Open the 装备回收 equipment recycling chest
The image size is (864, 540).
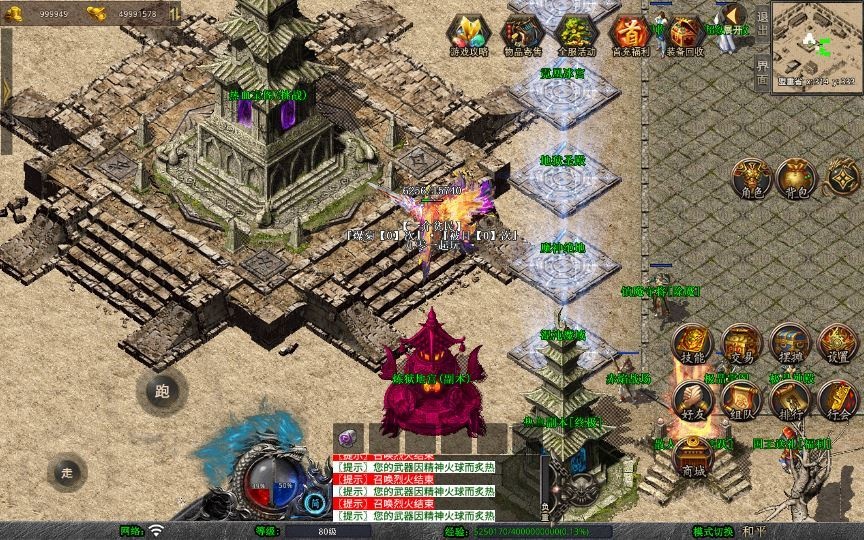[685, 35]
